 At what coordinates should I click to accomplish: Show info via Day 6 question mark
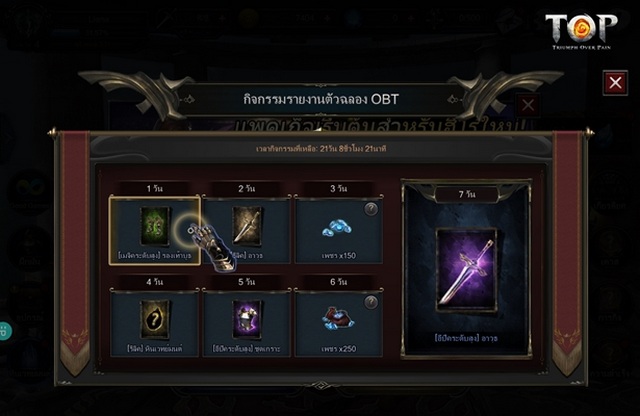tap(371, 302)
